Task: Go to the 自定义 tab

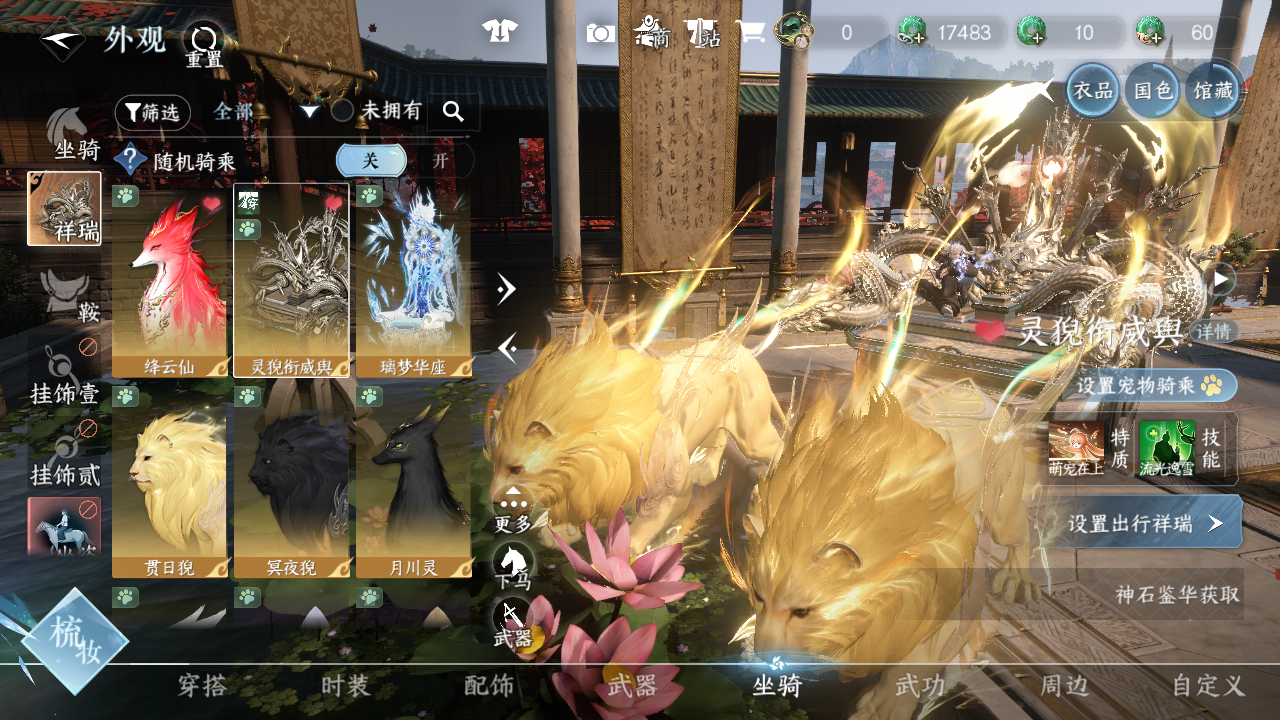Action: [x=1208, y=686]
